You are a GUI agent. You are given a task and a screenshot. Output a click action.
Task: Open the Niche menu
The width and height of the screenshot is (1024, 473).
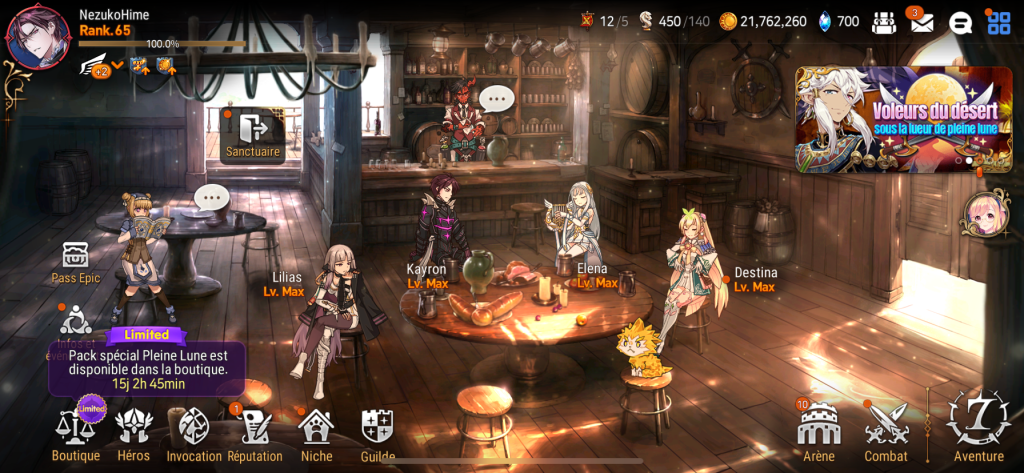(x=316, y=431)
